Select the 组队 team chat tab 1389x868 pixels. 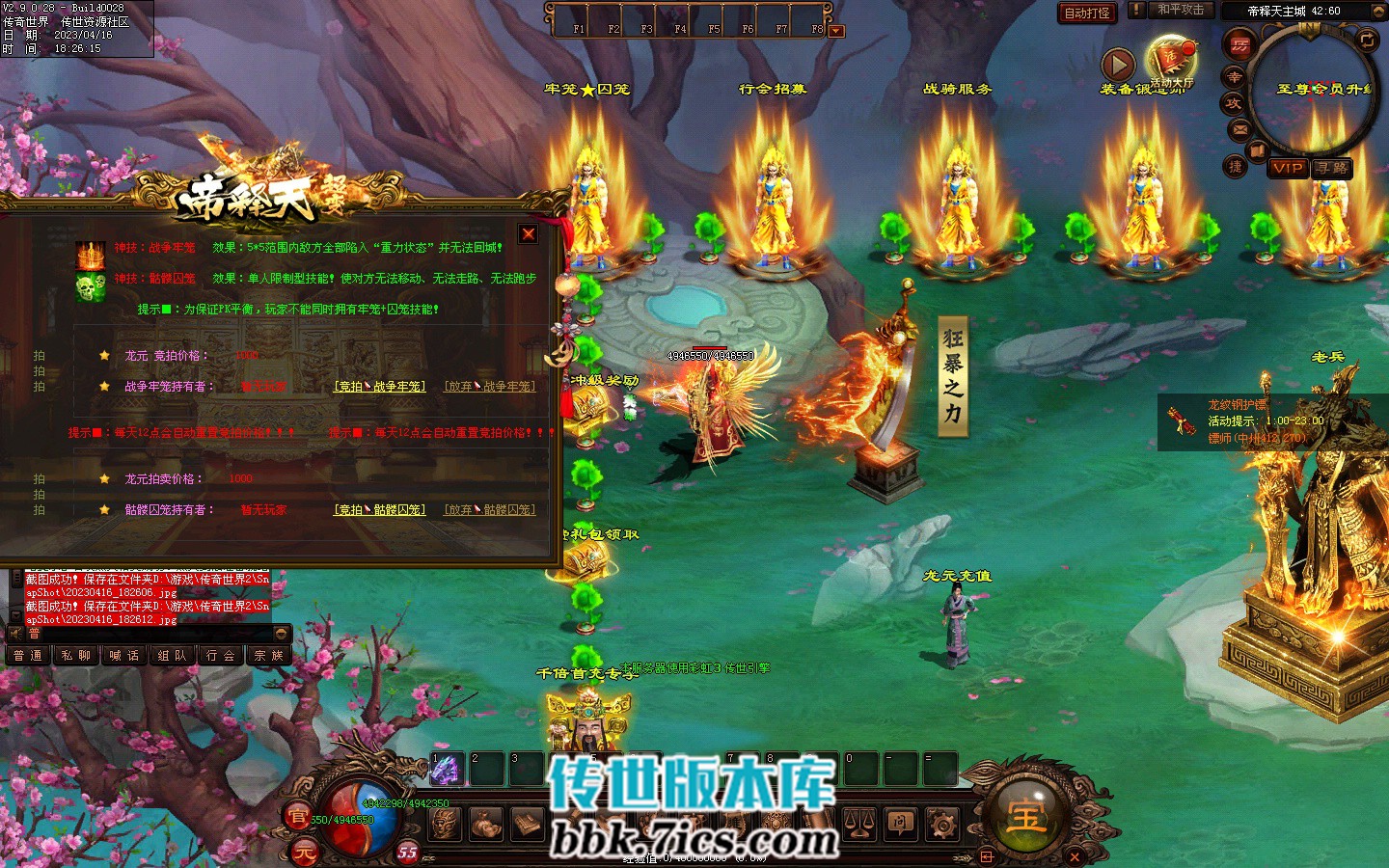tap(173, 656)
